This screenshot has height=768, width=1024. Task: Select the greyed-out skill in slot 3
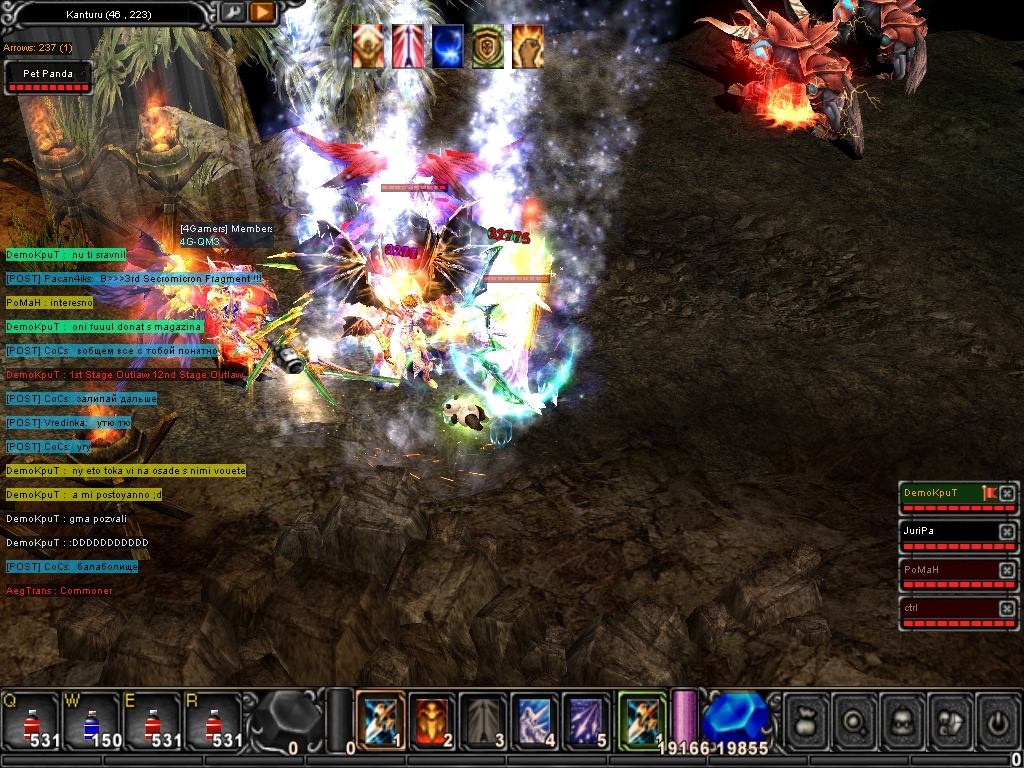pos(484,720)
